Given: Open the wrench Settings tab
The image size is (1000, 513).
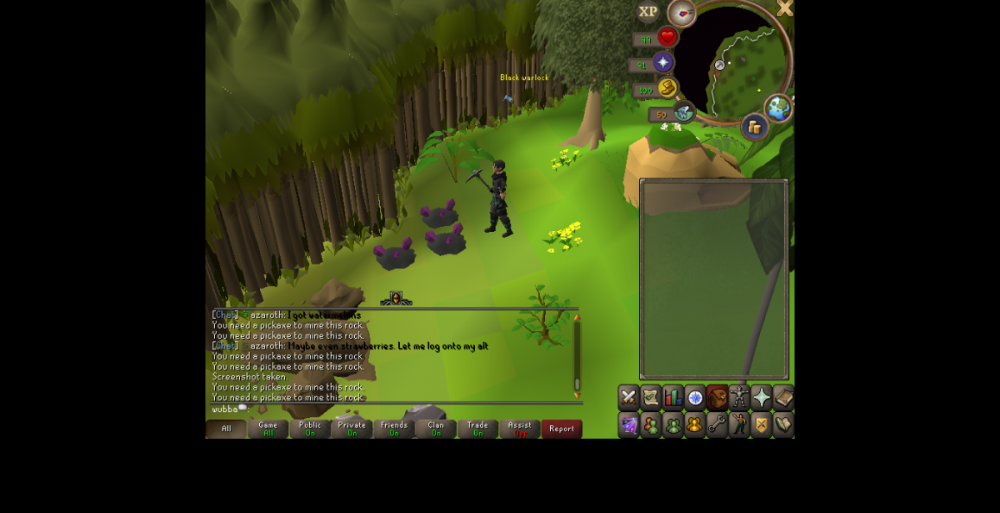Looking at the screenshot, I should pos(717,424).
